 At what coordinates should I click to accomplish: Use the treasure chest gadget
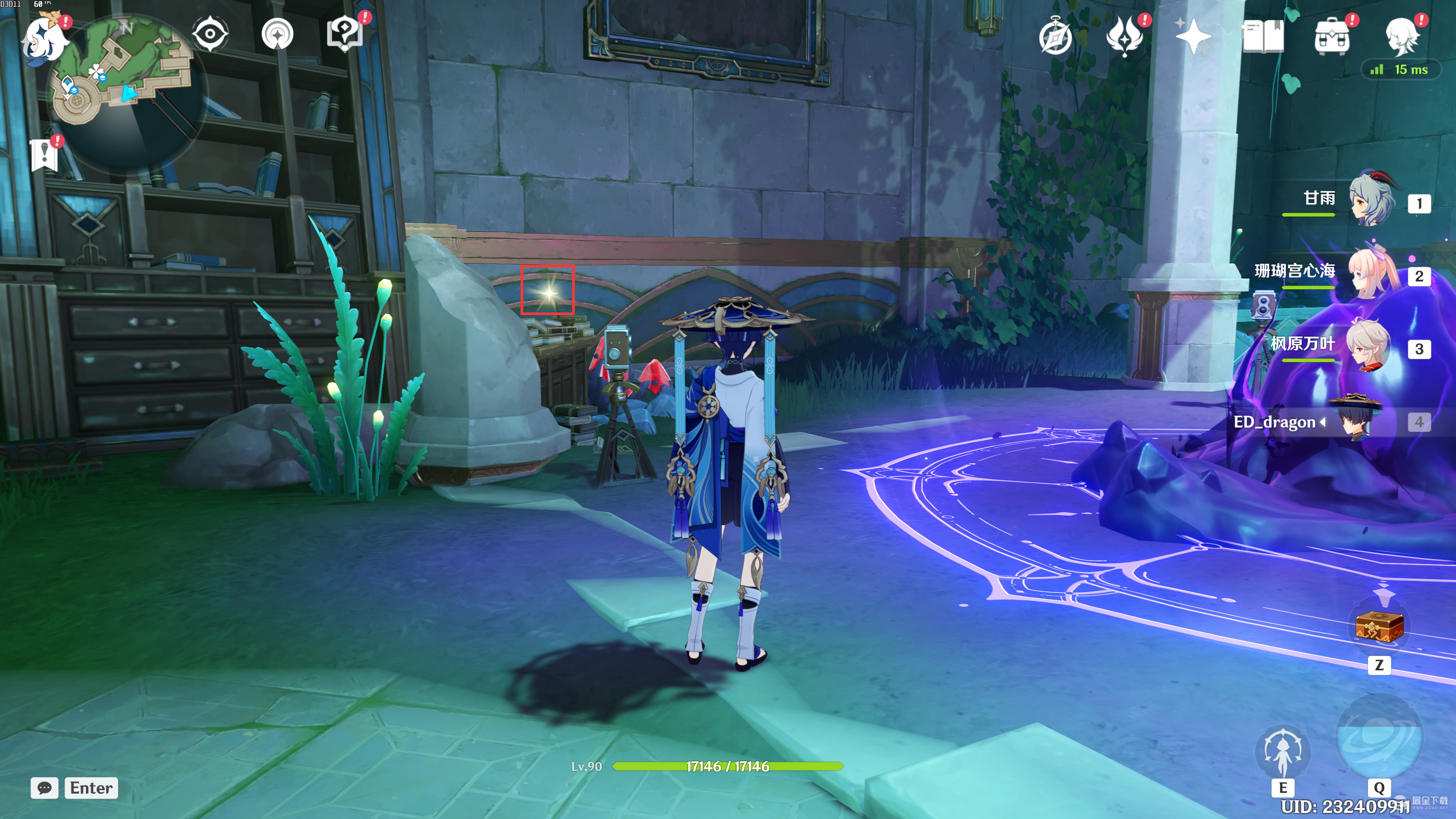[x=1379, y=626]
